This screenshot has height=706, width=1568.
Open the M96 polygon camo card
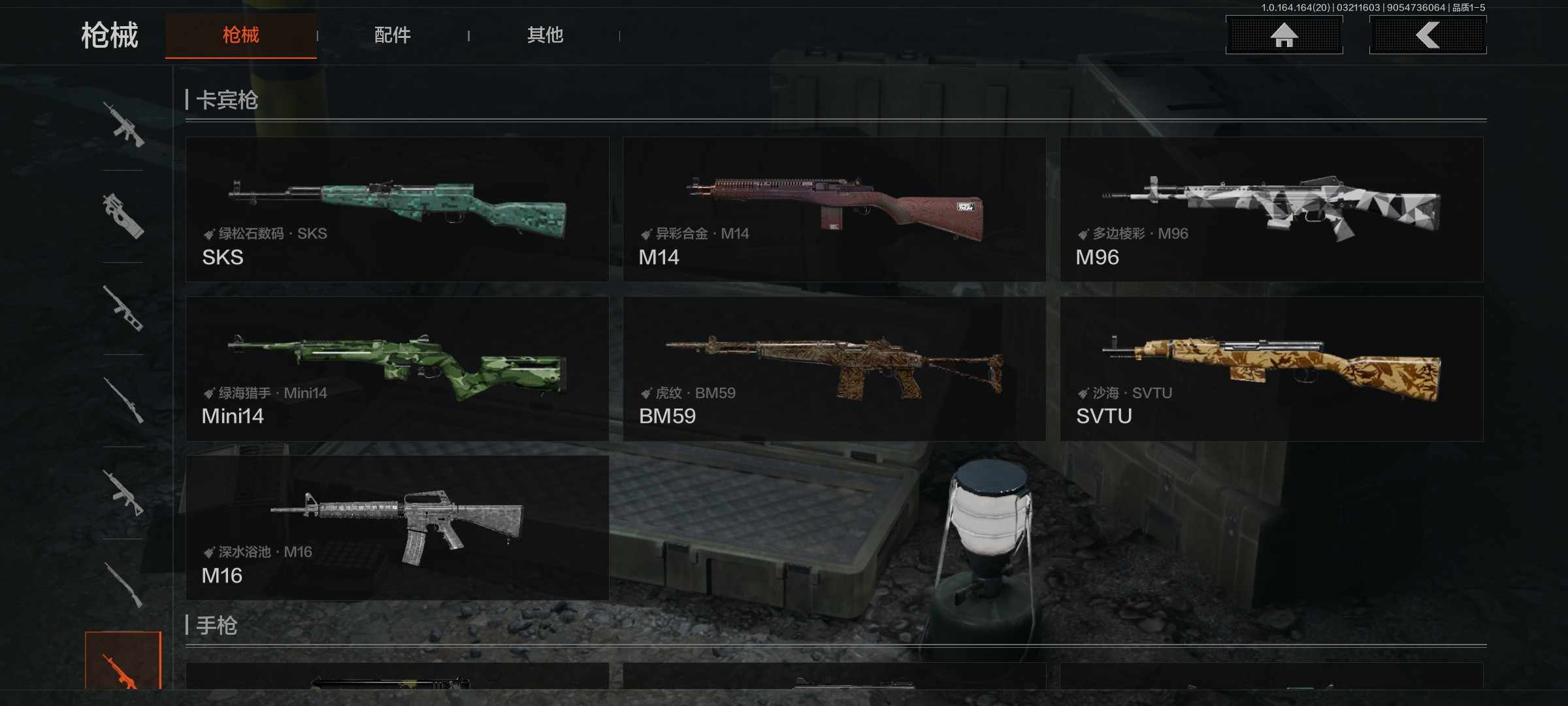tap(1271, 209)
